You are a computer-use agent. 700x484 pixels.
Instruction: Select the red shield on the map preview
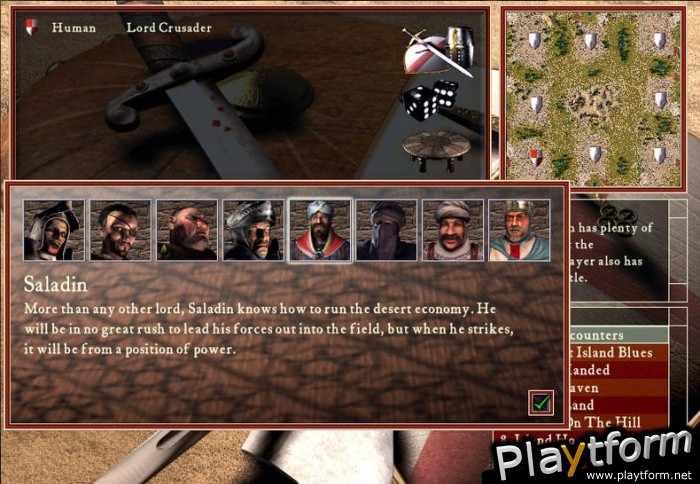535,156
